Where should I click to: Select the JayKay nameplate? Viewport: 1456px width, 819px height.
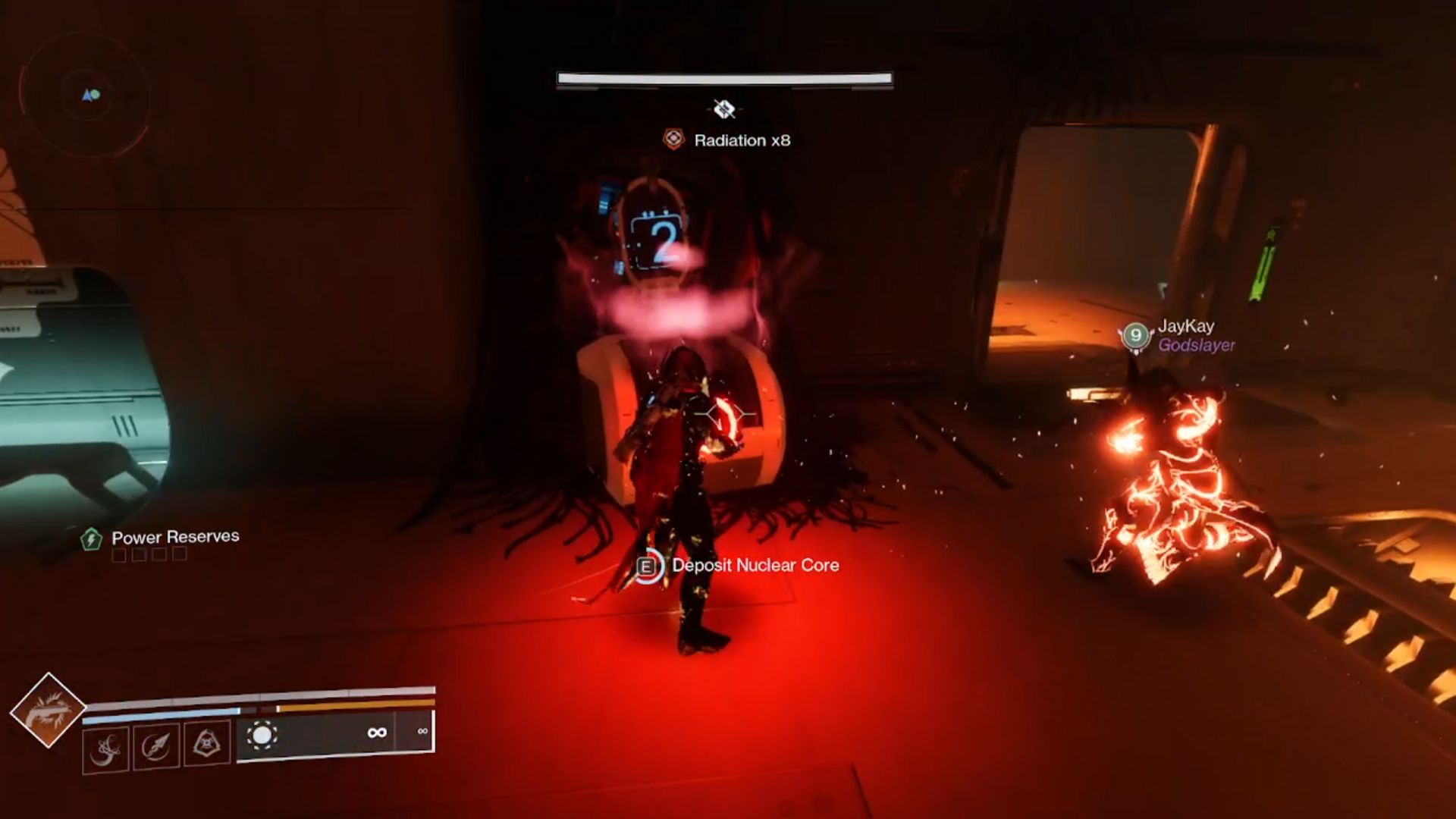pyautogui.click(x=1187, y=328)
